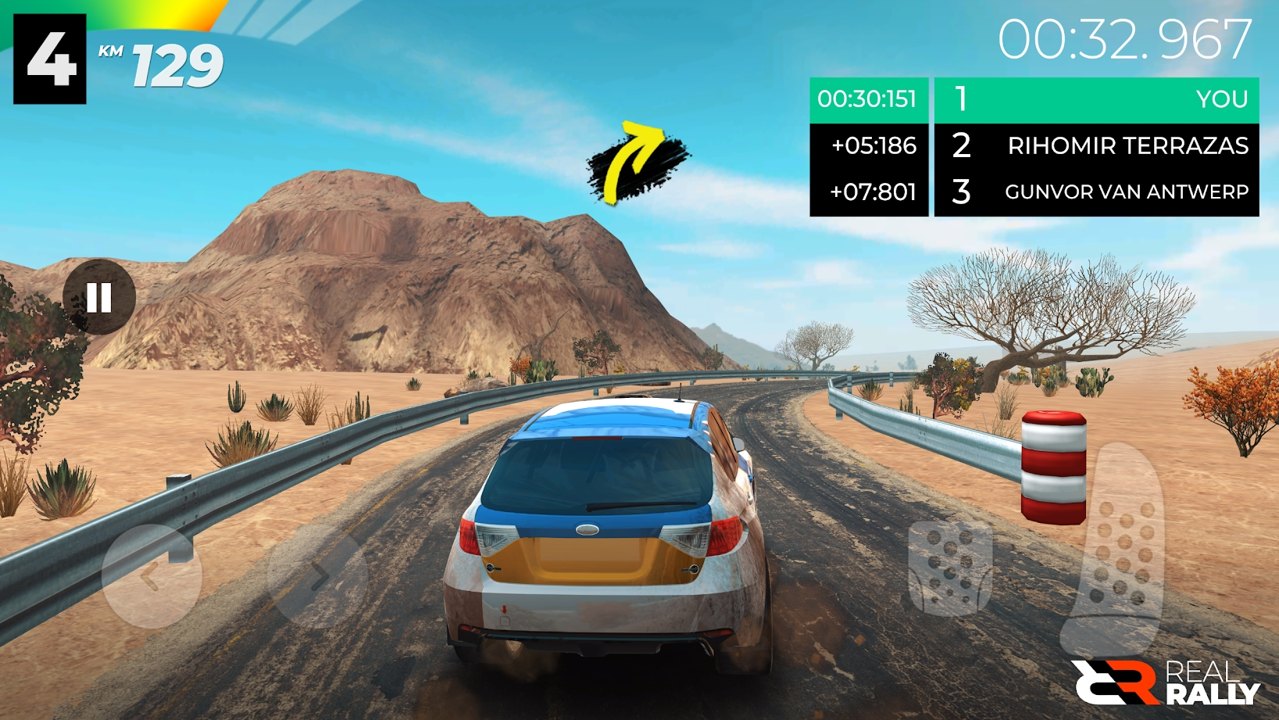Steer right with the right arrow
Image resolution: width=1279 pixels, height=720 pixels.
coord(316,577)
